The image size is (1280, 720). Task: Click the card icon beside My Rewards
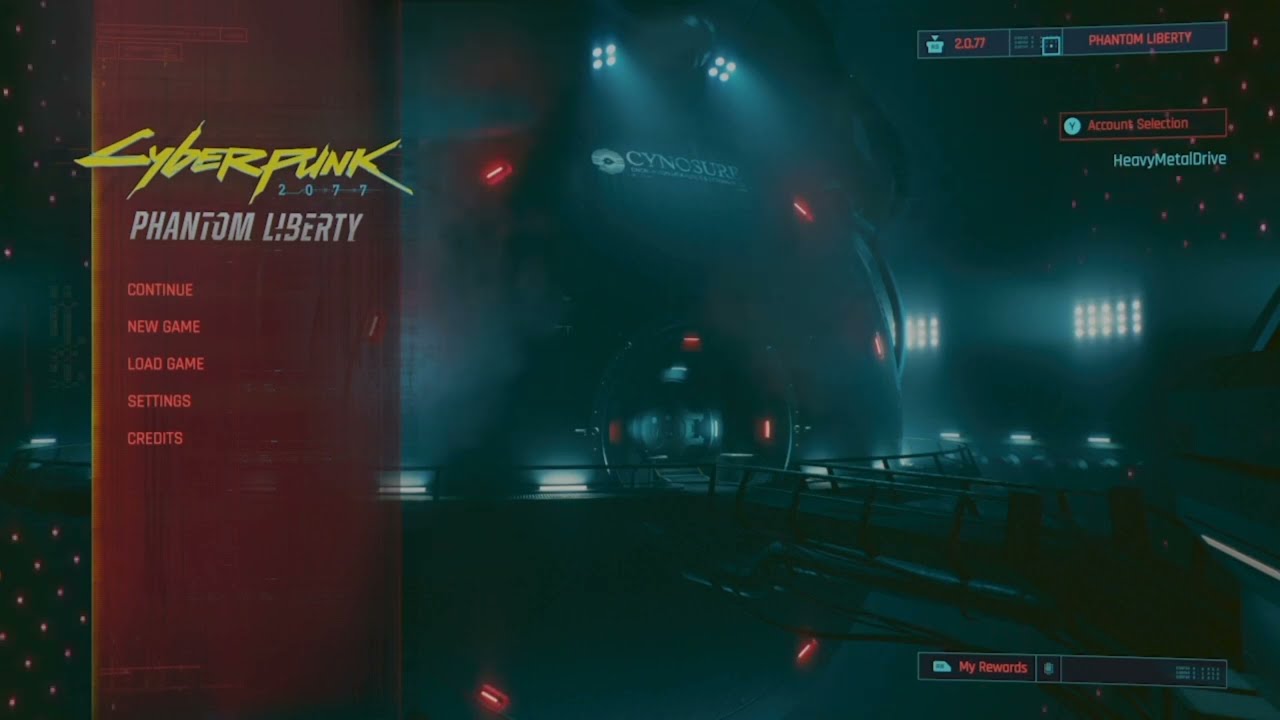coord(942,667)
